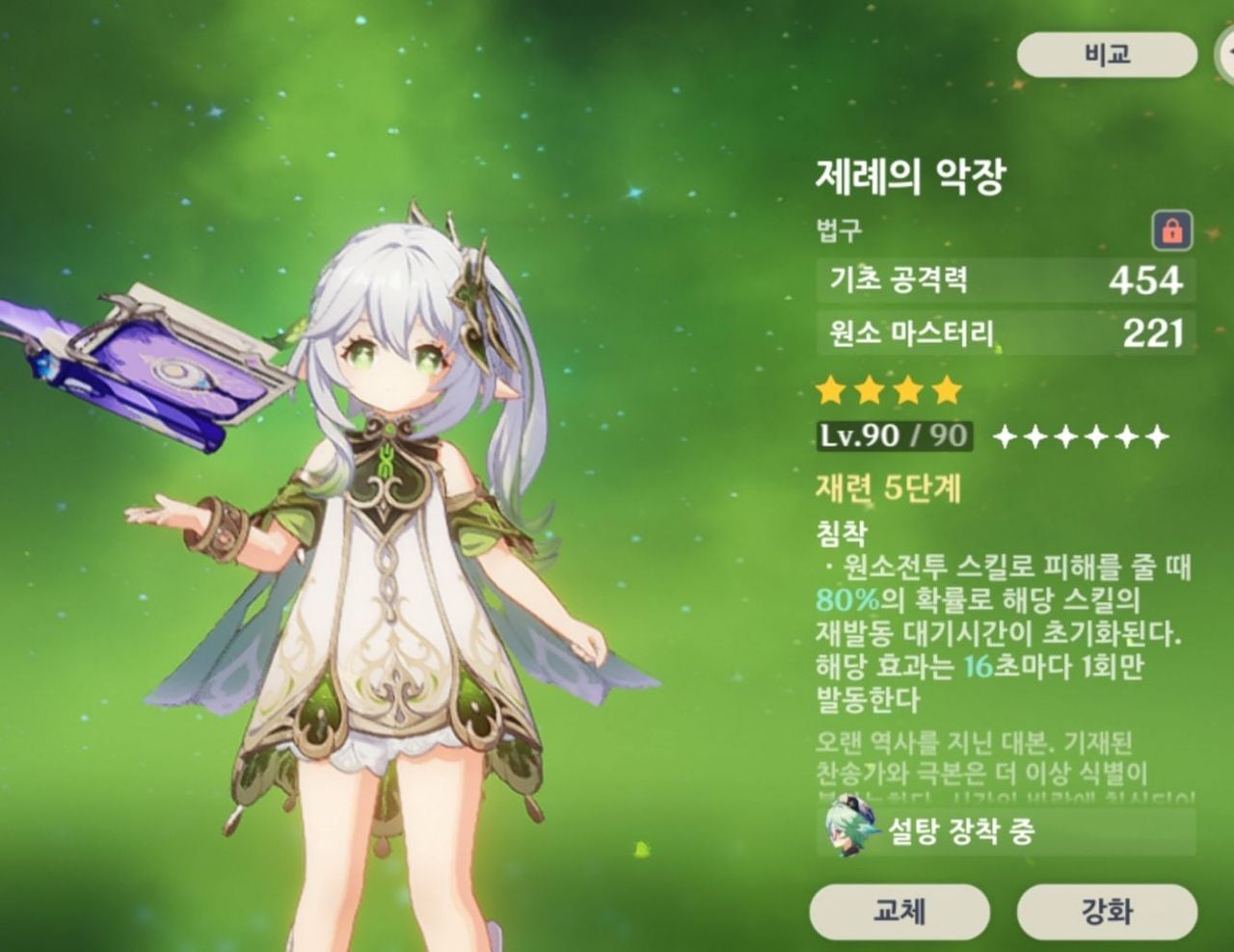Click the red lock icon on the weapon
Viewport: 1234px width, 952px height.
coord(1172,231)
